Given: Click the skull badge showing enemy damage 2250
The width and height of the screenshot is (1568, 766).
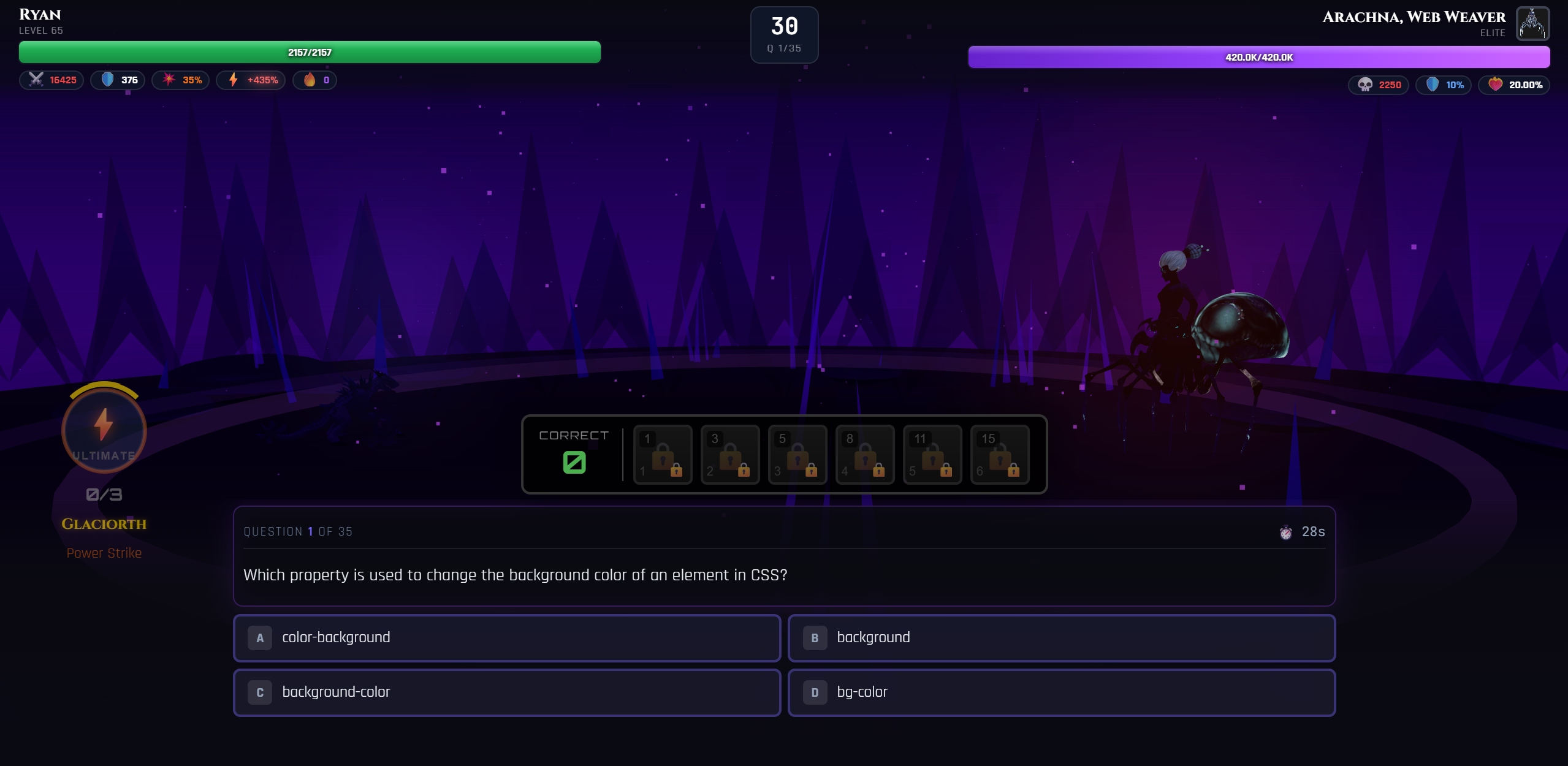Looking at the screenshot, I should pyautogui.click(x=1378, y=85).
